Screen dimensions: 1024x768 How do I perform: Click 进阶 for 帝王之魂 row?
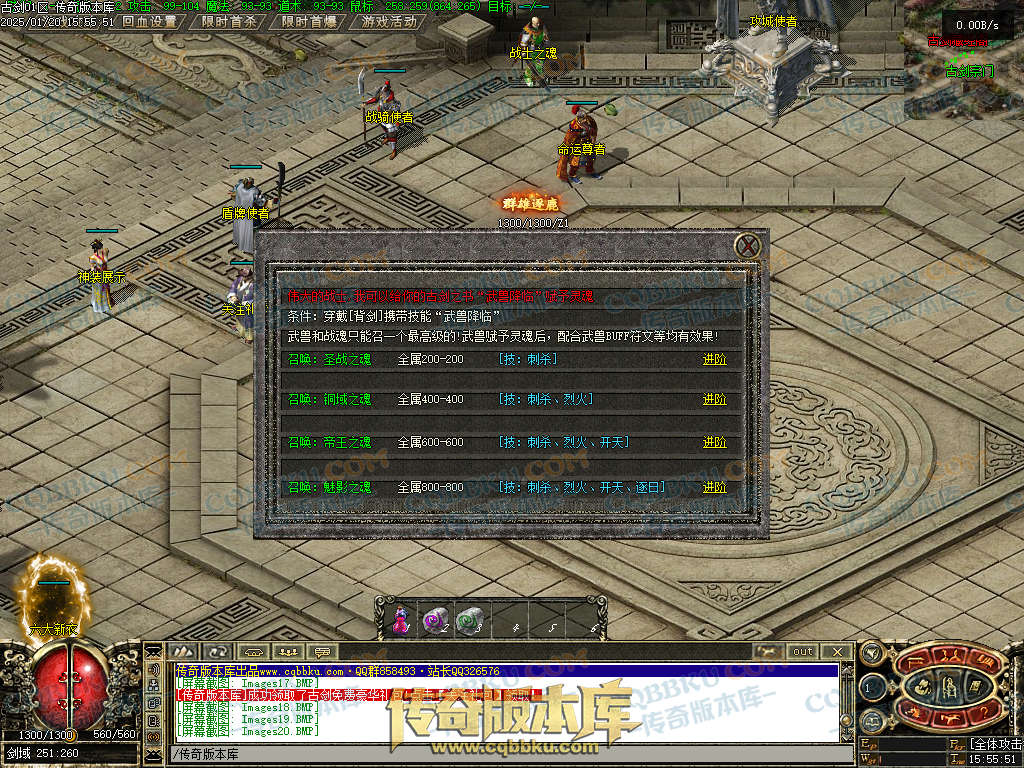point(714,442)
